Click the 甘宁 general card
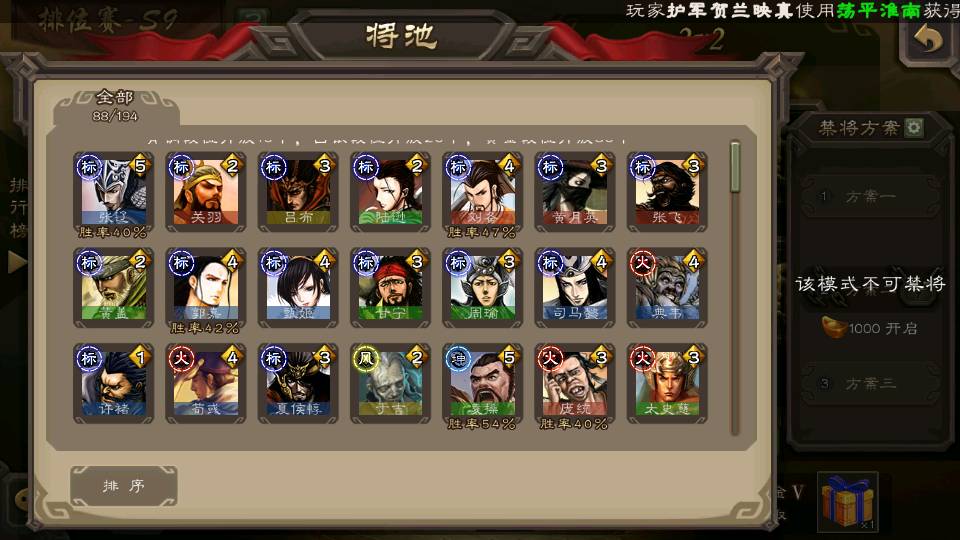This screenshot has width=960, height=540. click(391, 286)
